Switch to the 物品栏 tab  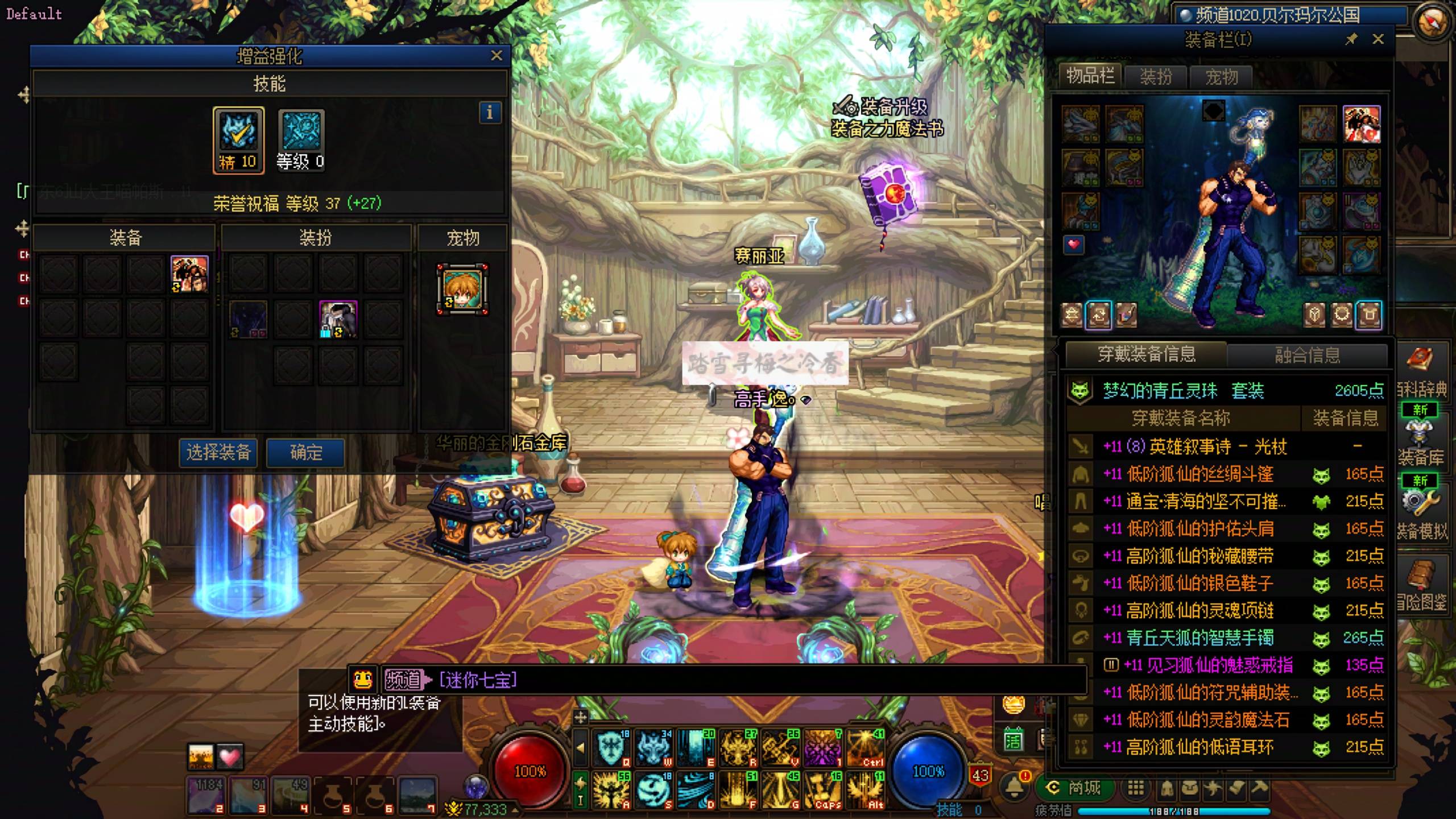1090,76
